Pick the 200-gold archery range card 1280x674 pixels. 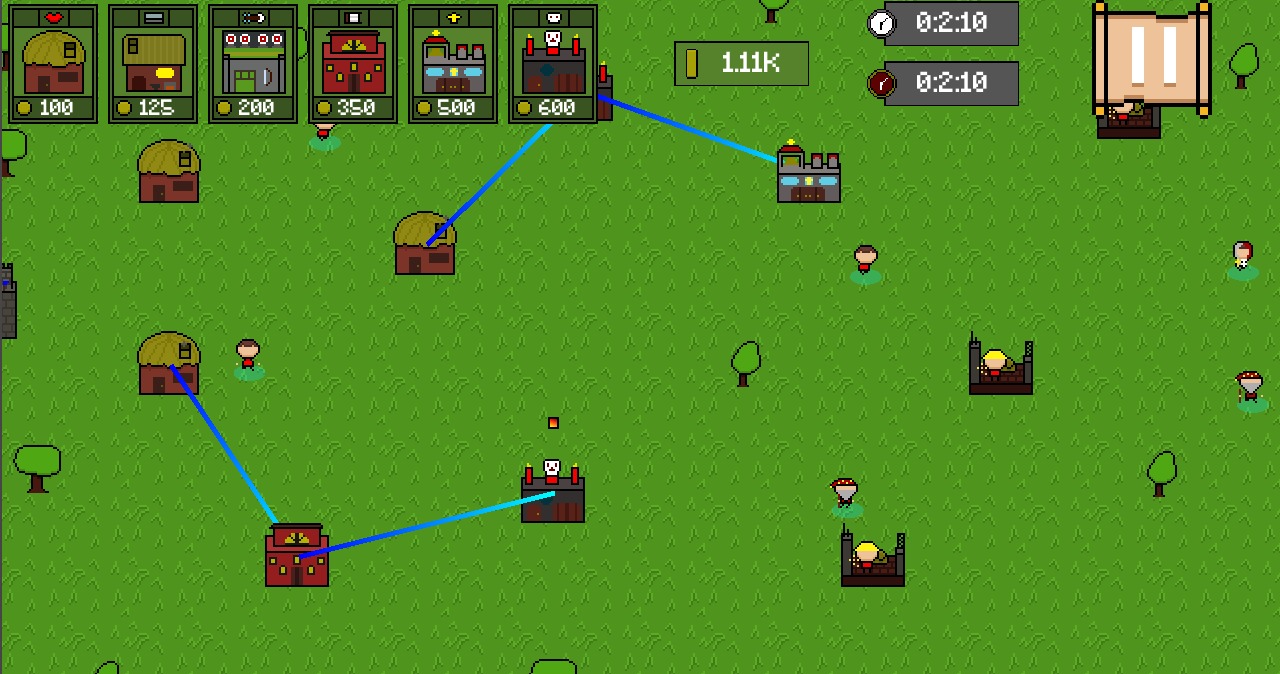coord(253,64)
